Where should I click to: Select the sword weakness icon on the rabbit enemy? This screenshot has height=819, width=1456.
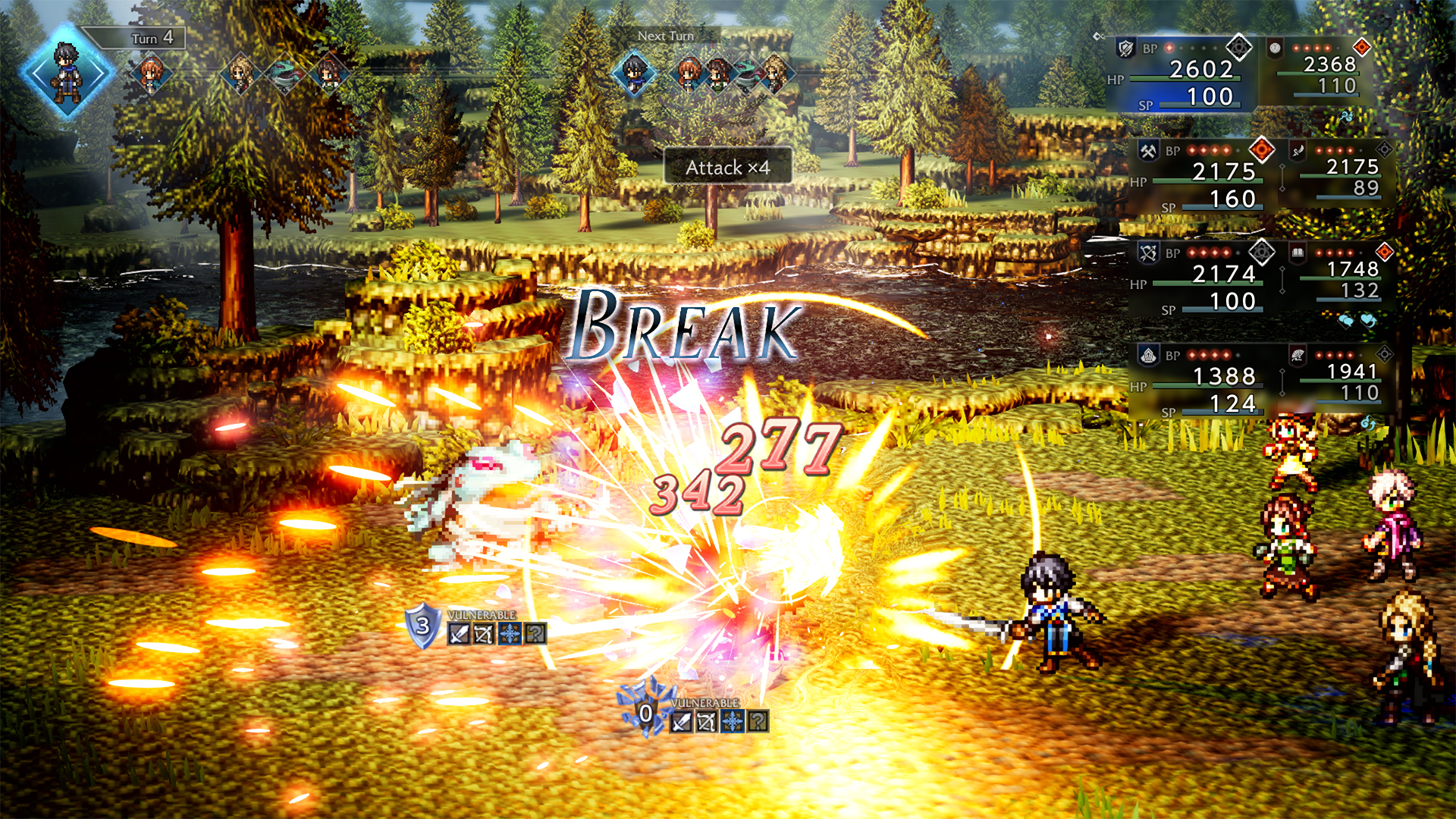click(459, 635)
